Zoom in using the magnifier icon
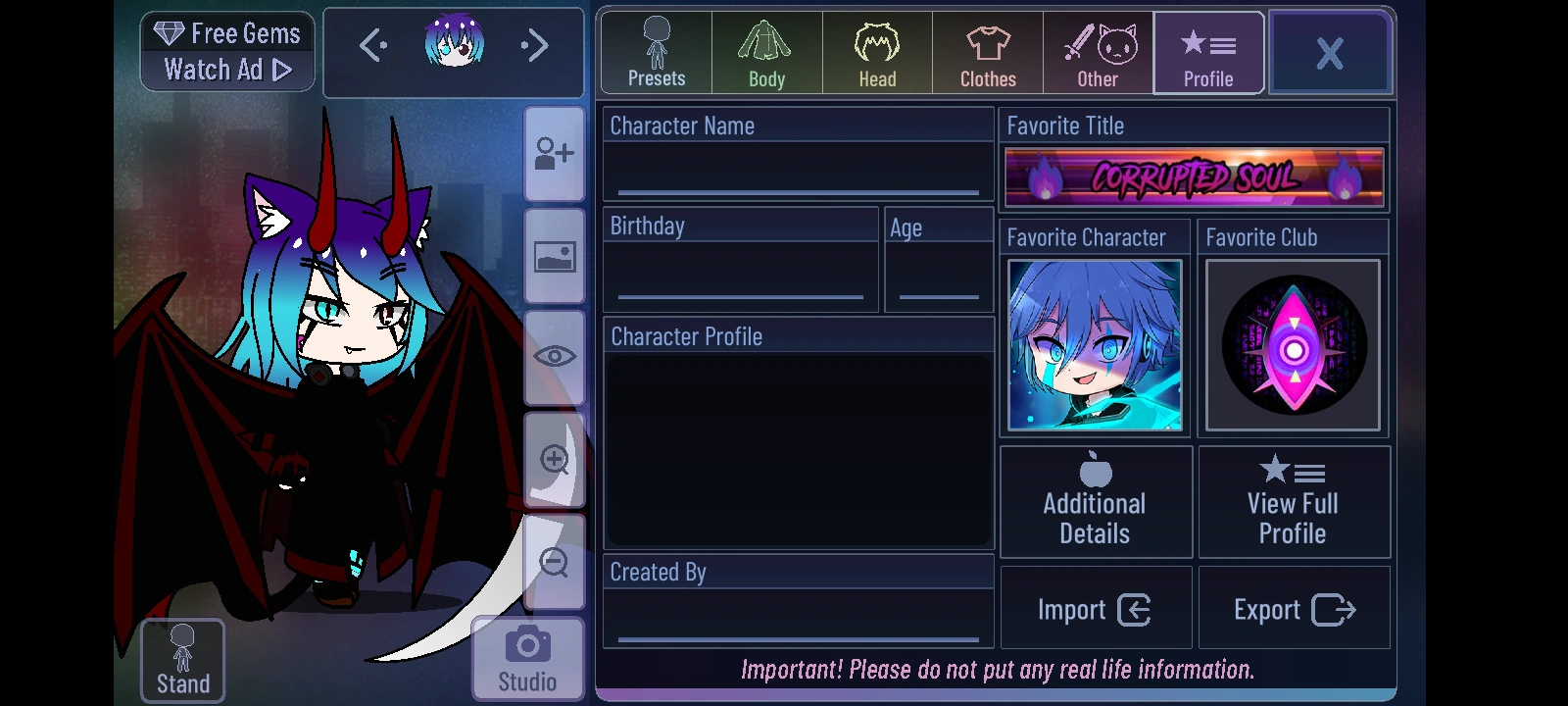 tap(554, 459)
